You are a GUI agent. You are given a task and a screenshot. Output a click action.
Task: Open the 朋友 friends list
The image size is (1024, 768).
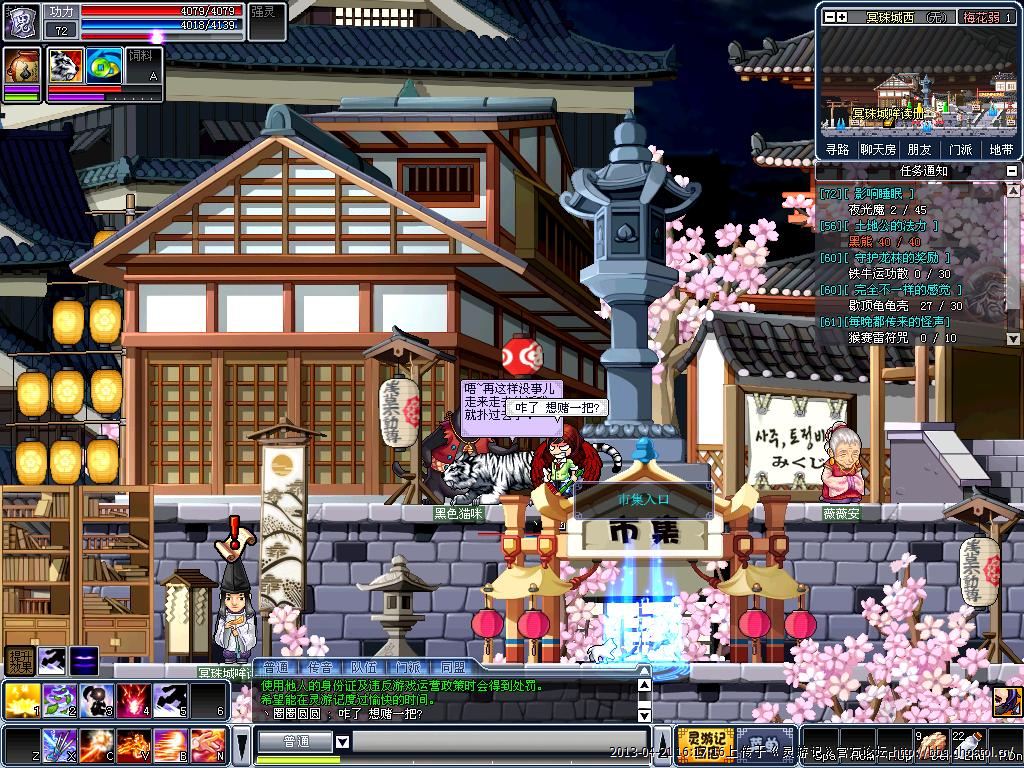[919, 149]
